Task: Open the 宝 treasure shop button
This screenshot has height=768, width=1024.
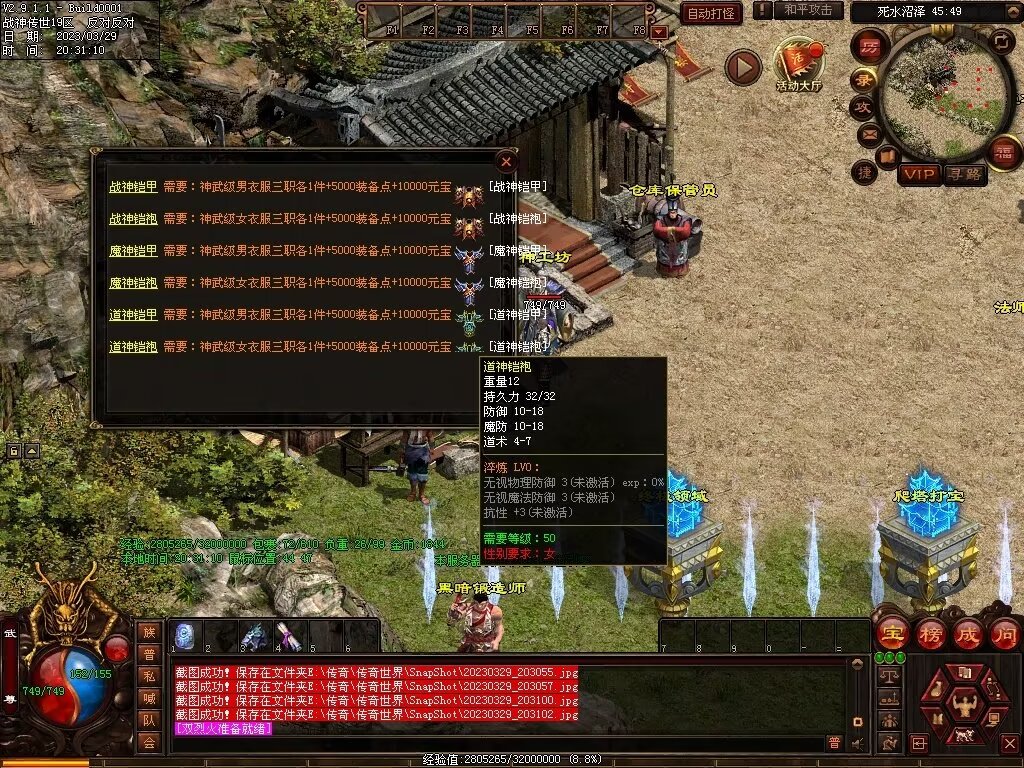Action: (x=891, y=633)
